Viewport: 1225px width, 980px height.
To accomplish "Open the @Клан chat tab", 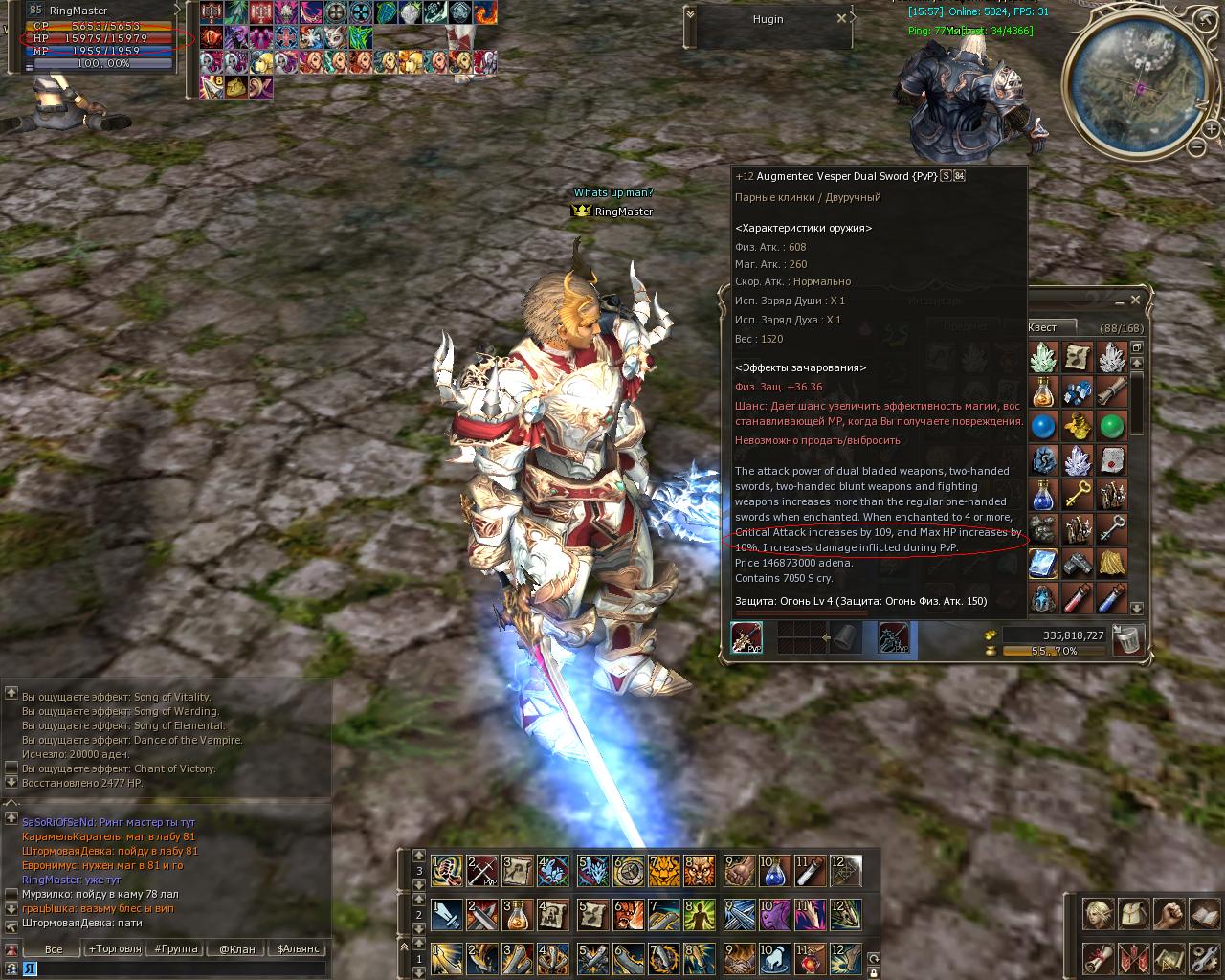I will [x=236, y=949].
